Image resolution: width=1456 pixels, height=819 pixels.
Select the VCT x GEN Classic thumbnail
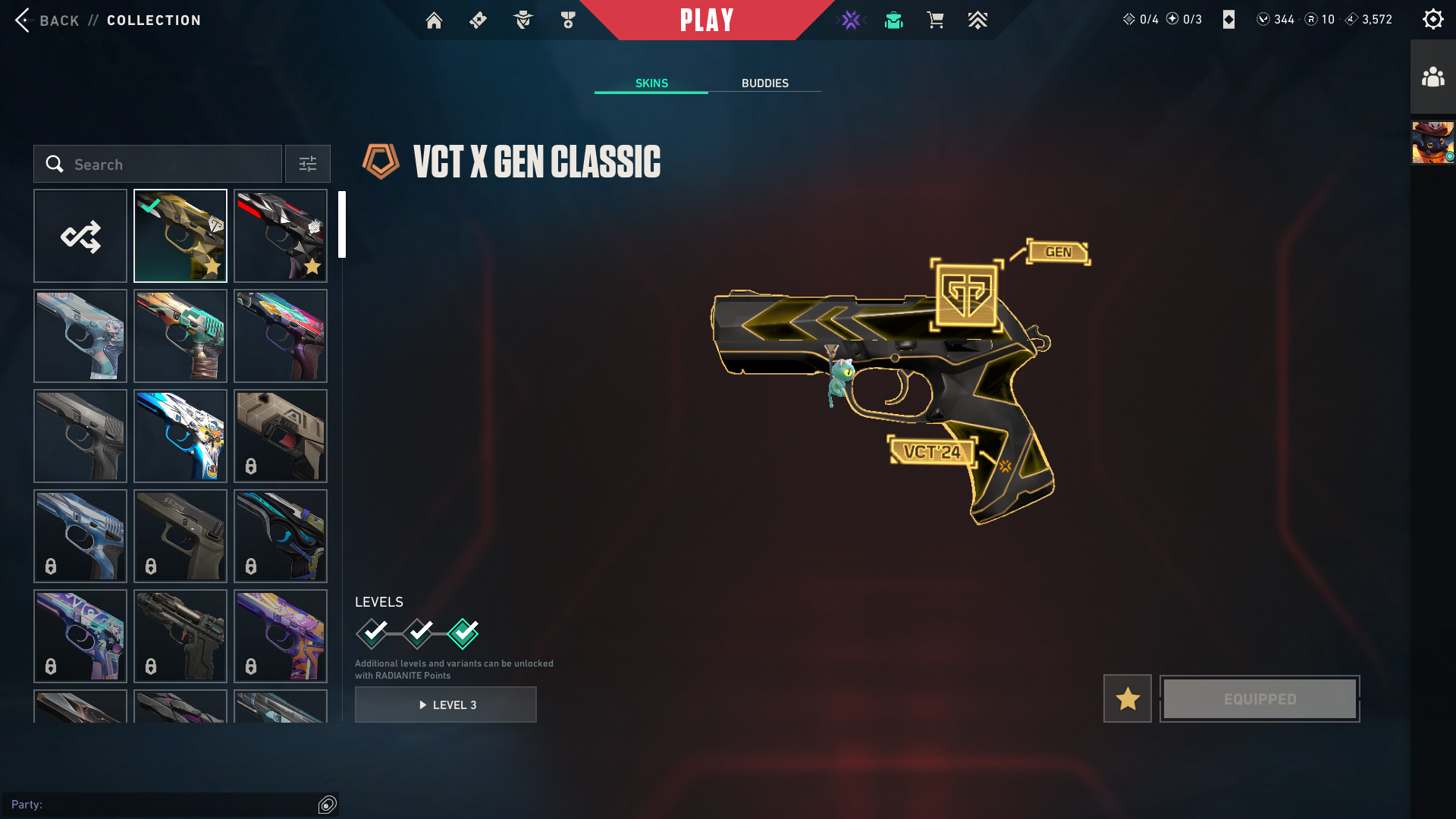point(180,237)
